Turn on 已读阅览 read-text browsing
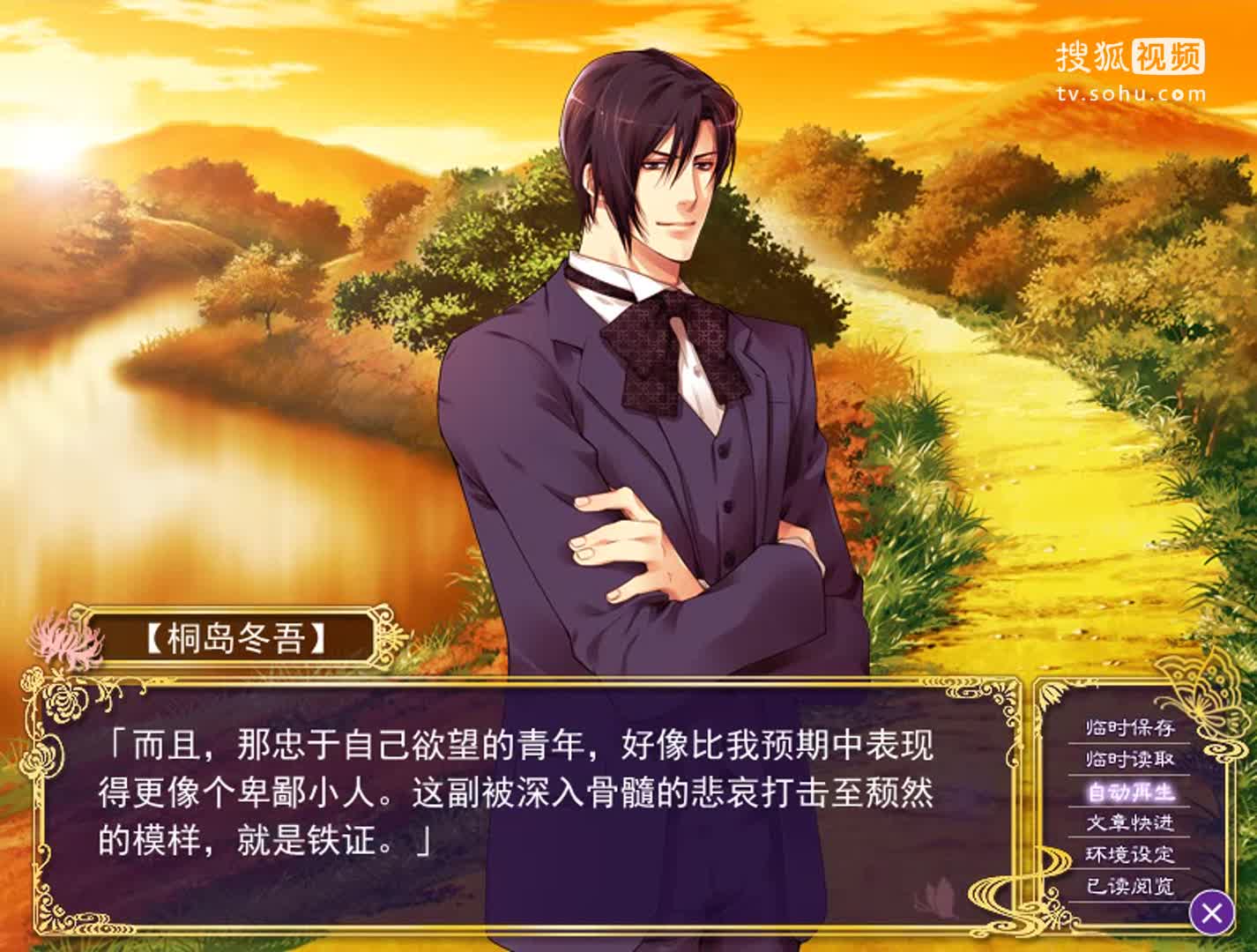Screen dimensions: 1257x952 pos(1129,883)
